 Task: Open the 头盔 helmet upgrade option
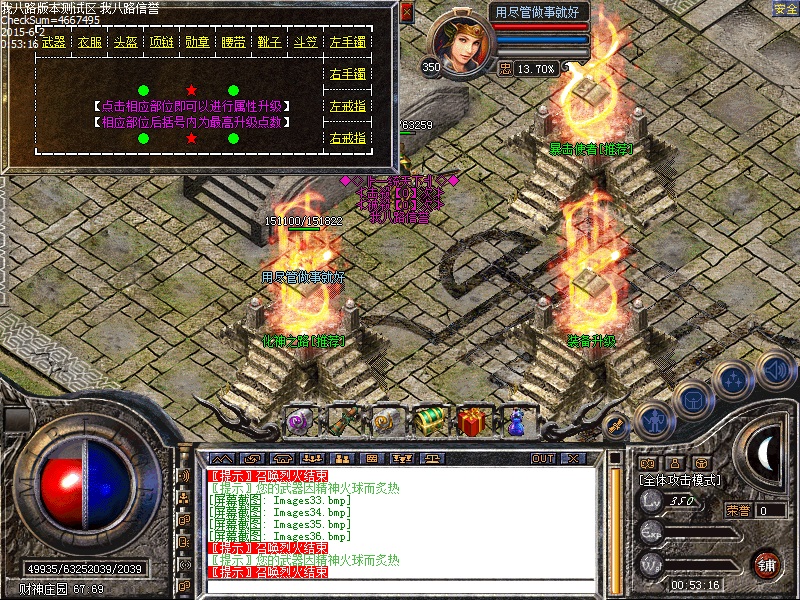126,43
